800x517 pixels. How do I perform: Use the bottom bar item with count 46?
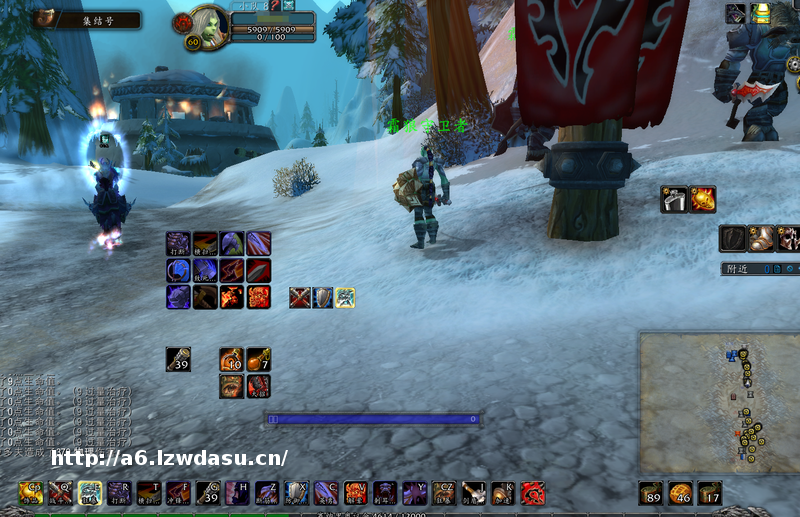click(x=681, y=492)
